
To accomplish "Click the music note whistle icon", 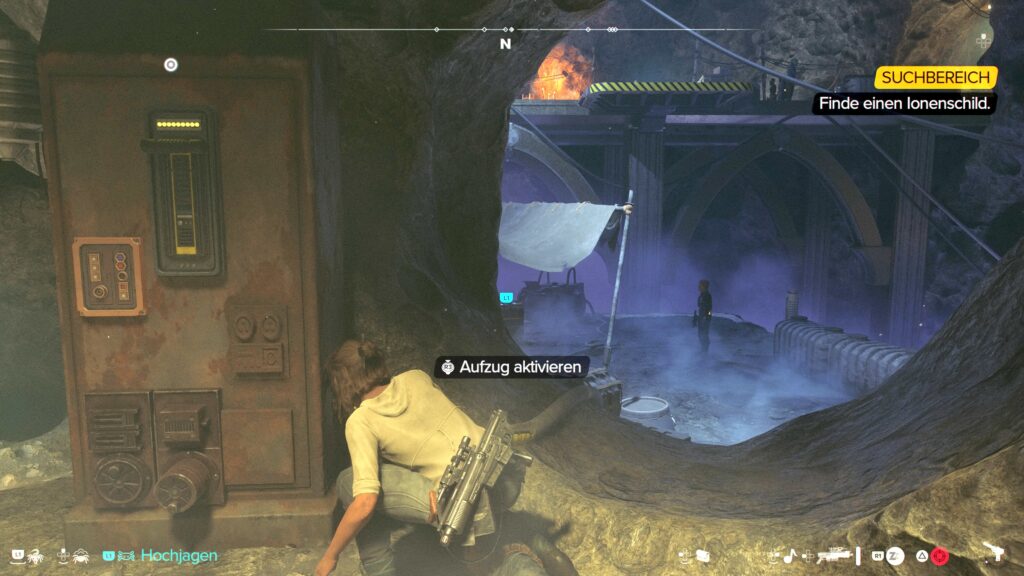I will (x=788, y=555).
